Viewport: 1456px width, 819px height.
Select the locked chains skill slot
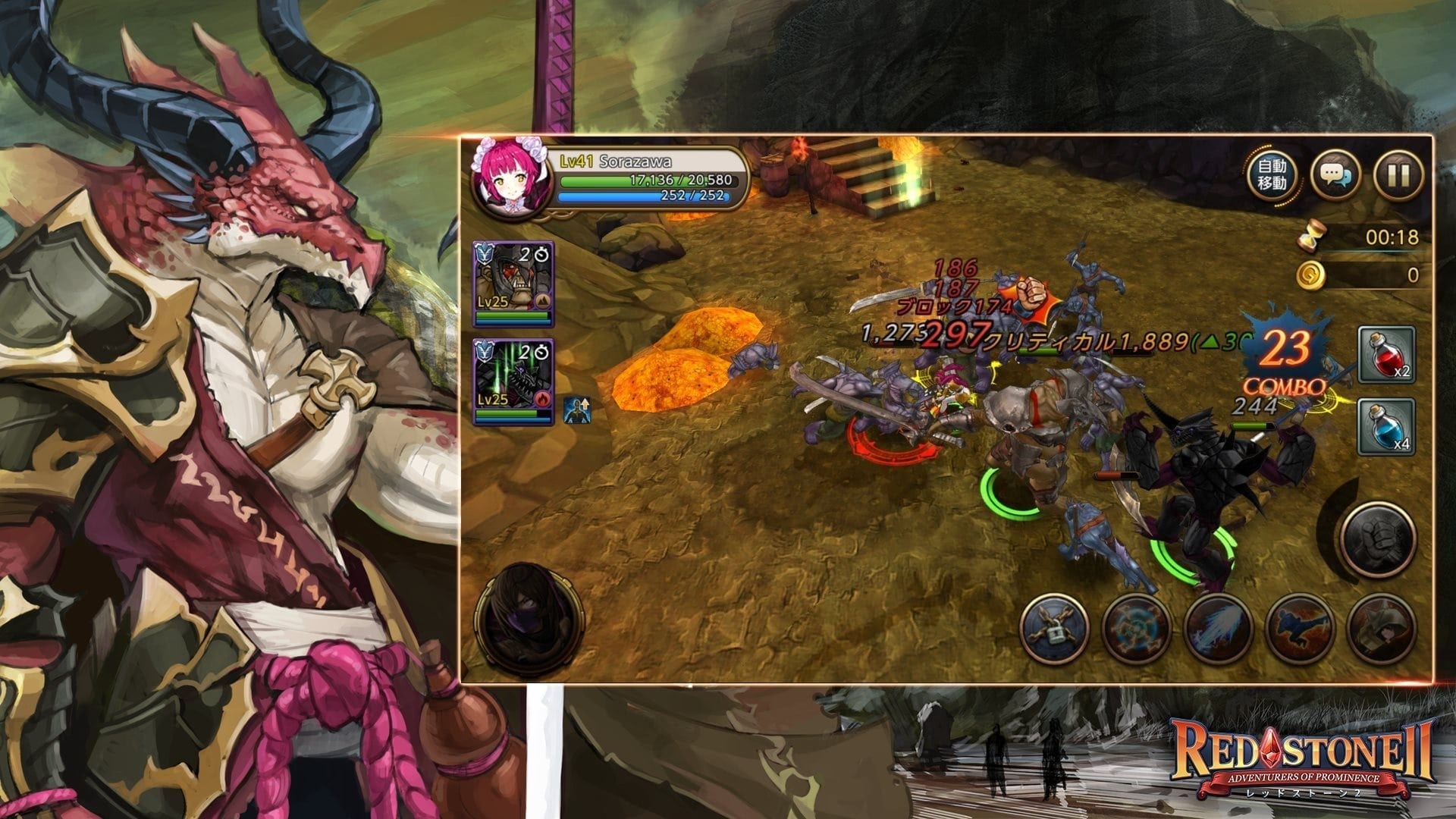(x=1054, y=629)
